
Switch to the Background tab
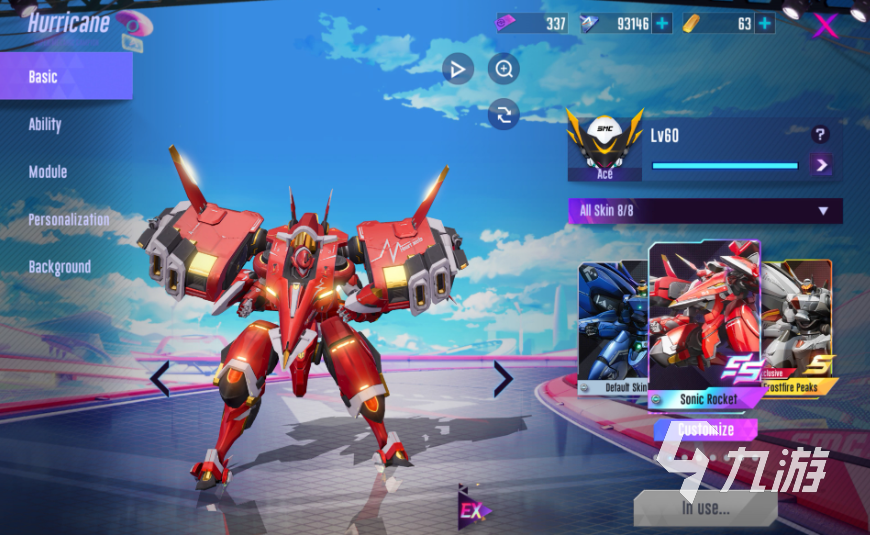click(59, 267)
